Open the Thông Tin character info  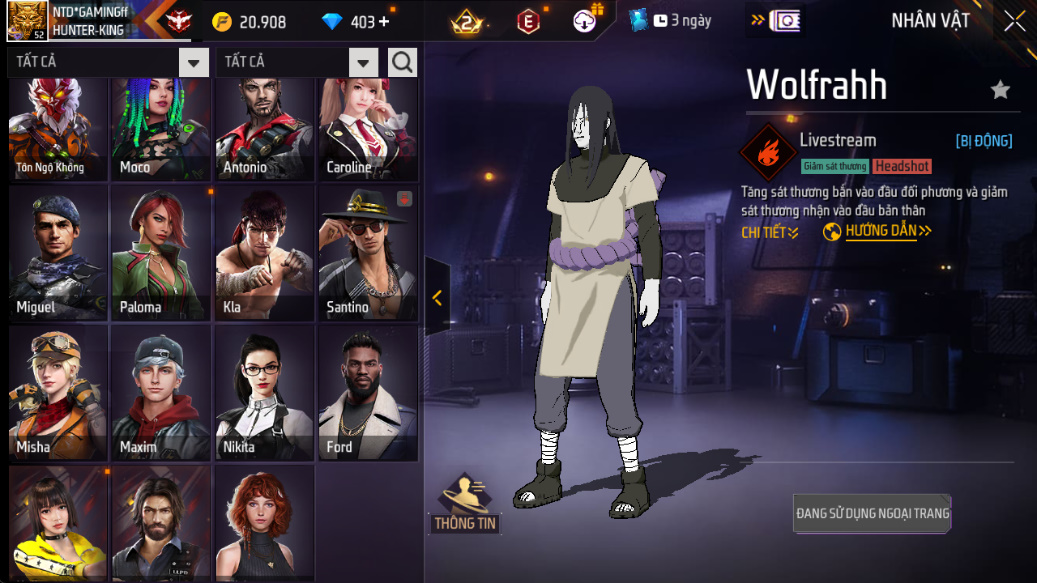[x=465, y=504]
